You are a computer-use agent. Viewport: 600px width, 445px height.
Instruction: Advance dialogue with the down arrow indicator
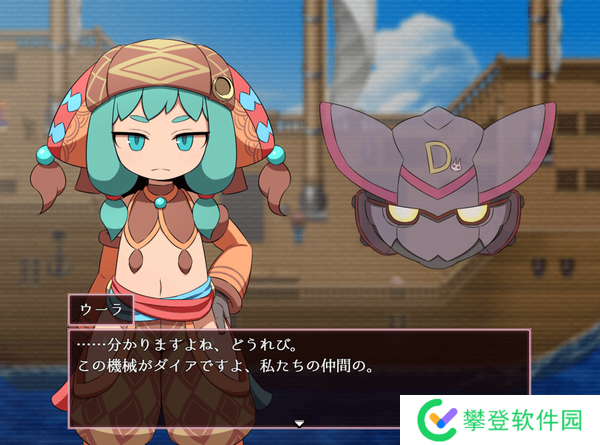pyautogui.click(x=299, y=423)
